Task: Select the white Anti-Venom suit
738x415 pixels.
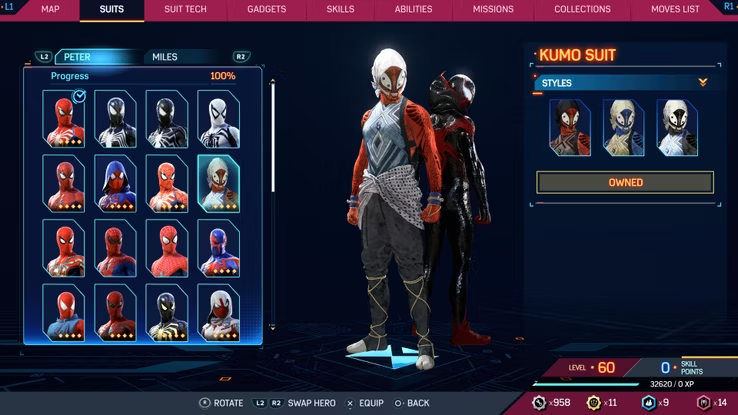Action: 218,119
